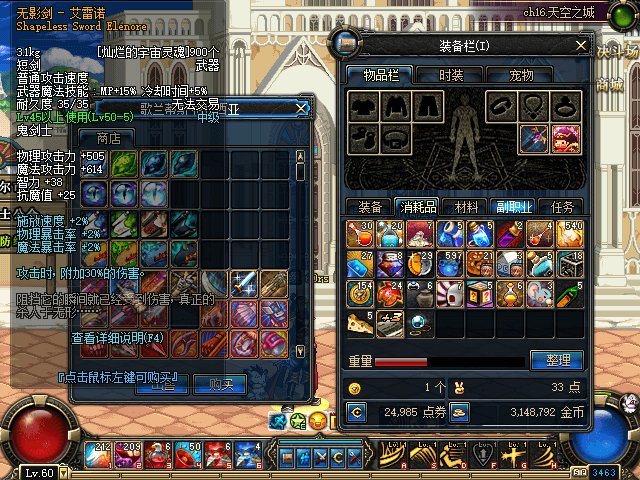Select the cheese wedge item in inventory
Viewport: 640px width, 480px height.
coord(359,322)
